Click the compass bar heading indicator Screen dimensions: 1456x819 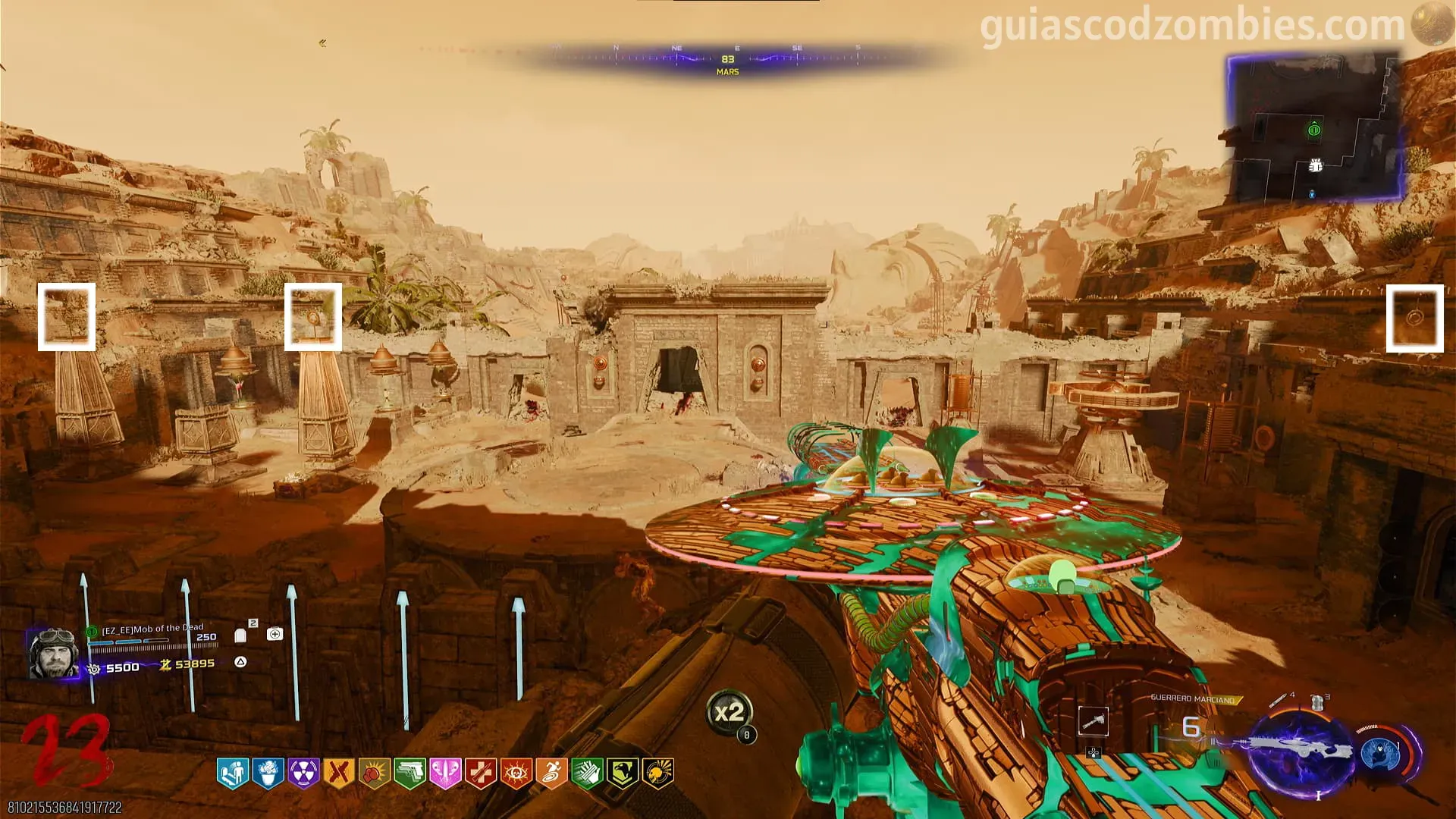coord(727,59)
